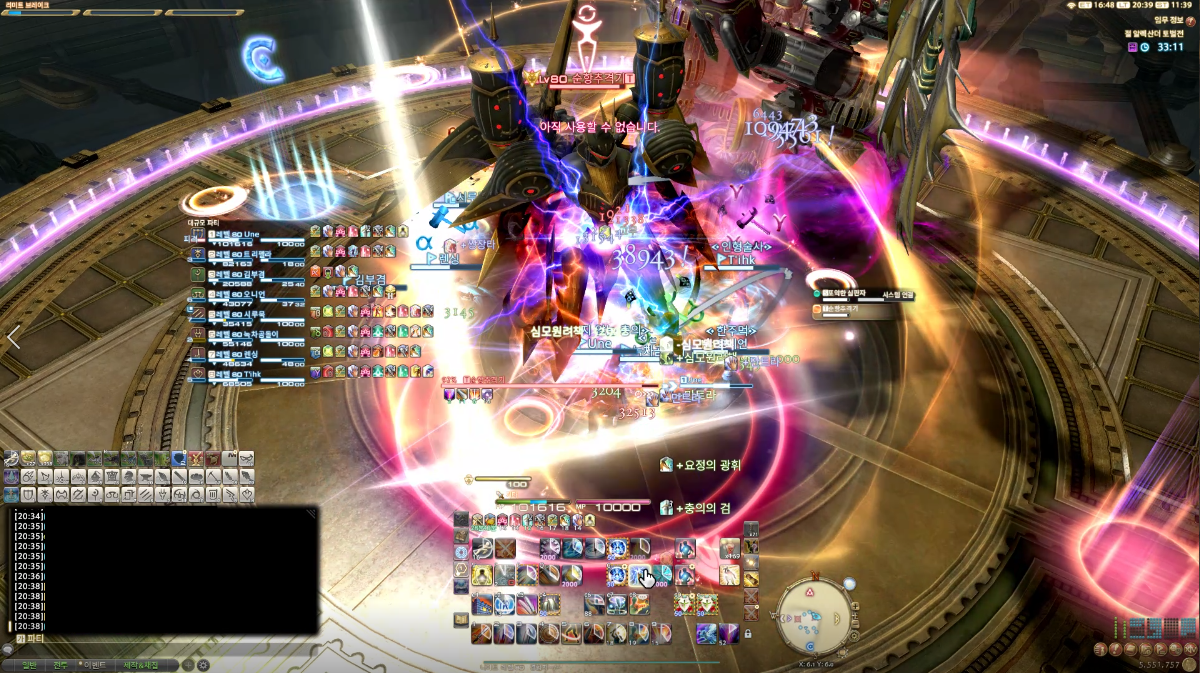
Task: Click the left arrow at the screen edge
Action: pos(13,337)
